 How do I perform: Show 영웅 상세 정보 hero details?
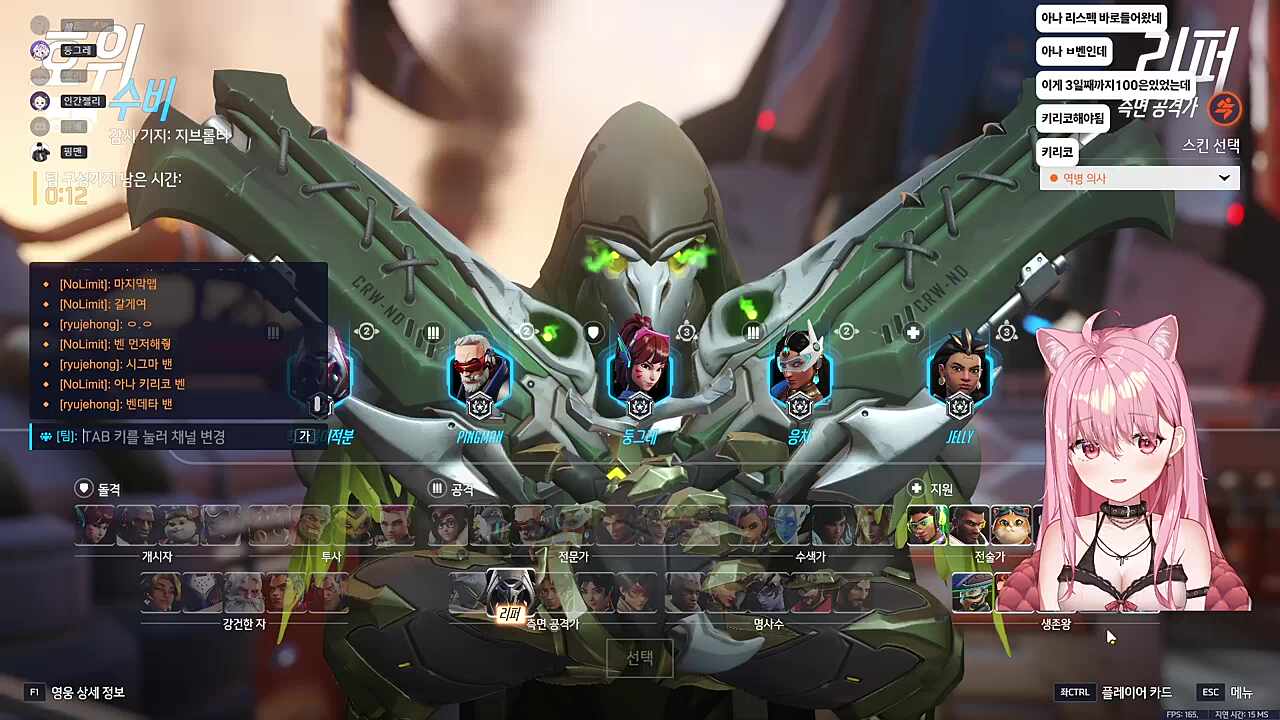pyautogui.click(x=76, y=692)
